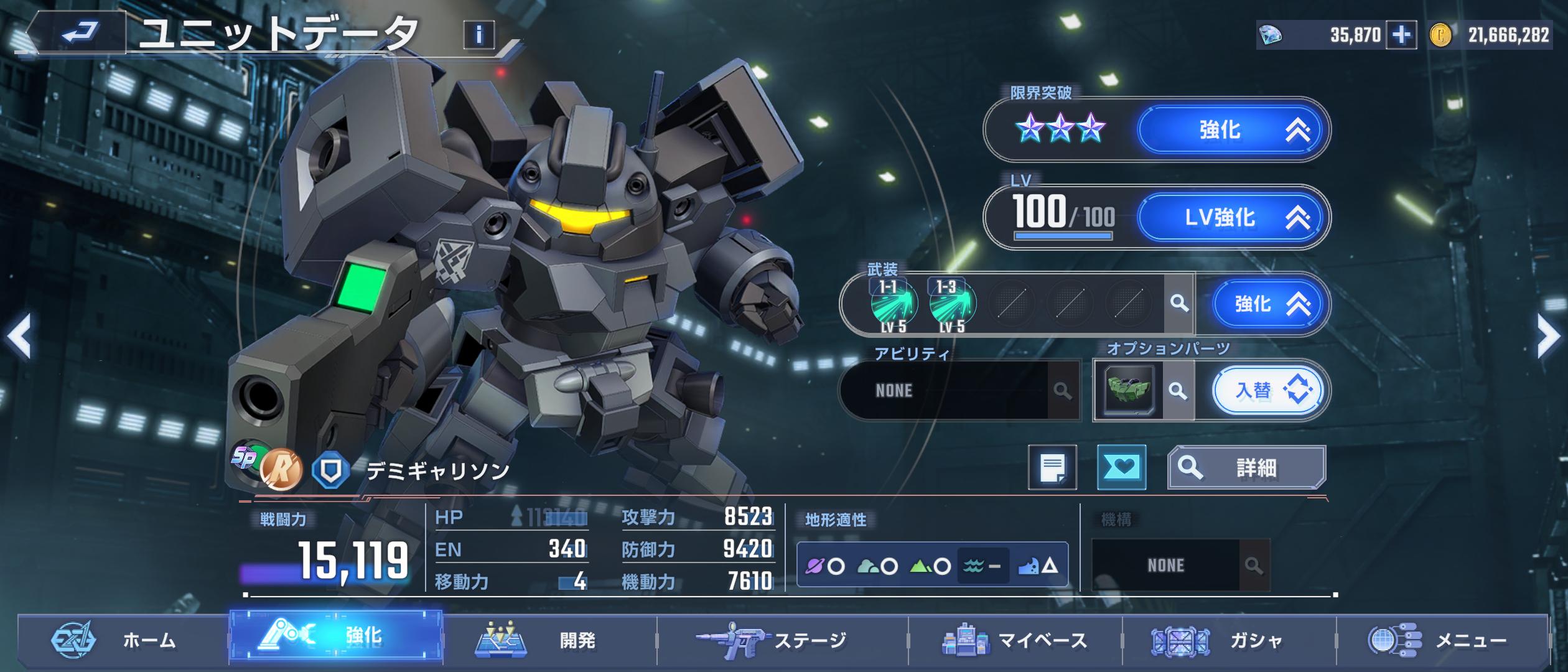Inspect weapons with the 武装 magnifier
1568x672 pixels.
1178,304
